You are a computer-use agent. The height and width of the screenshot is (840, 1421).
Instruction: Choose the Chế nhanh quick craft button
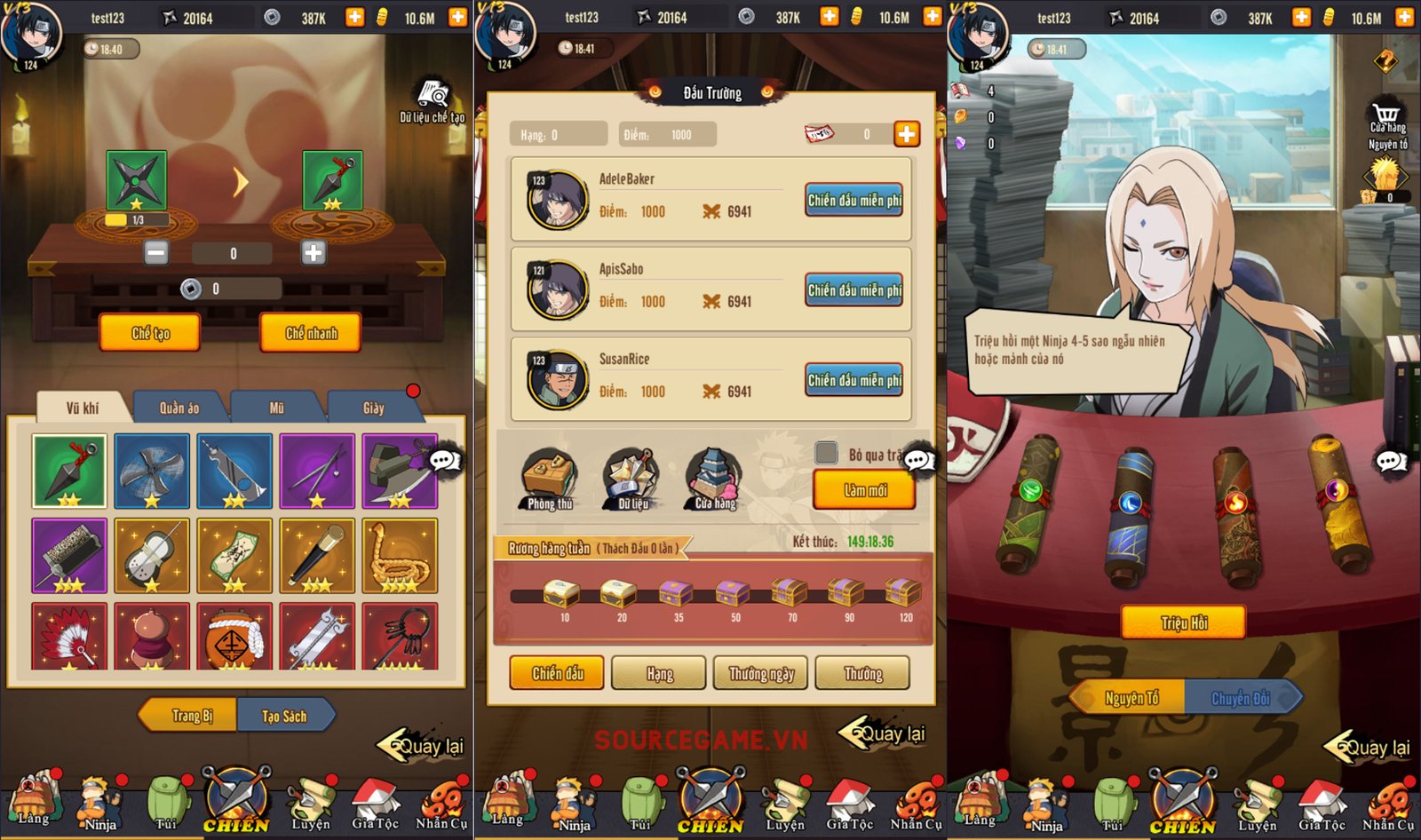pos(310,333)
